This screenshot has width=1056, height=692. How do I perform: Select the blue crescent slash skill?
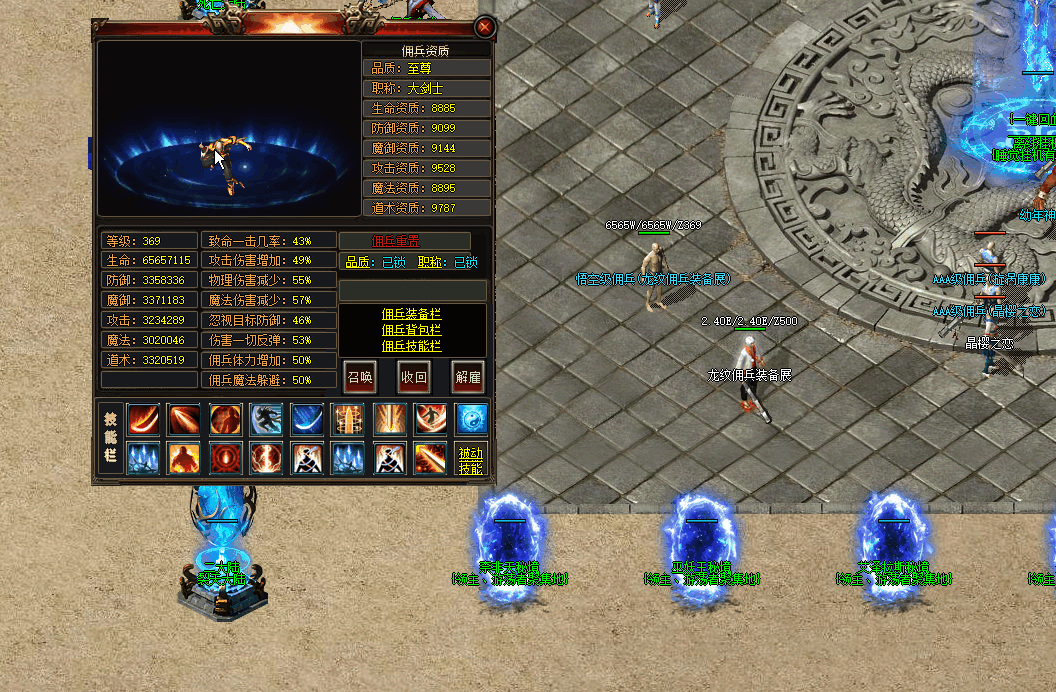pyautogui.click(x=307, y=419)
